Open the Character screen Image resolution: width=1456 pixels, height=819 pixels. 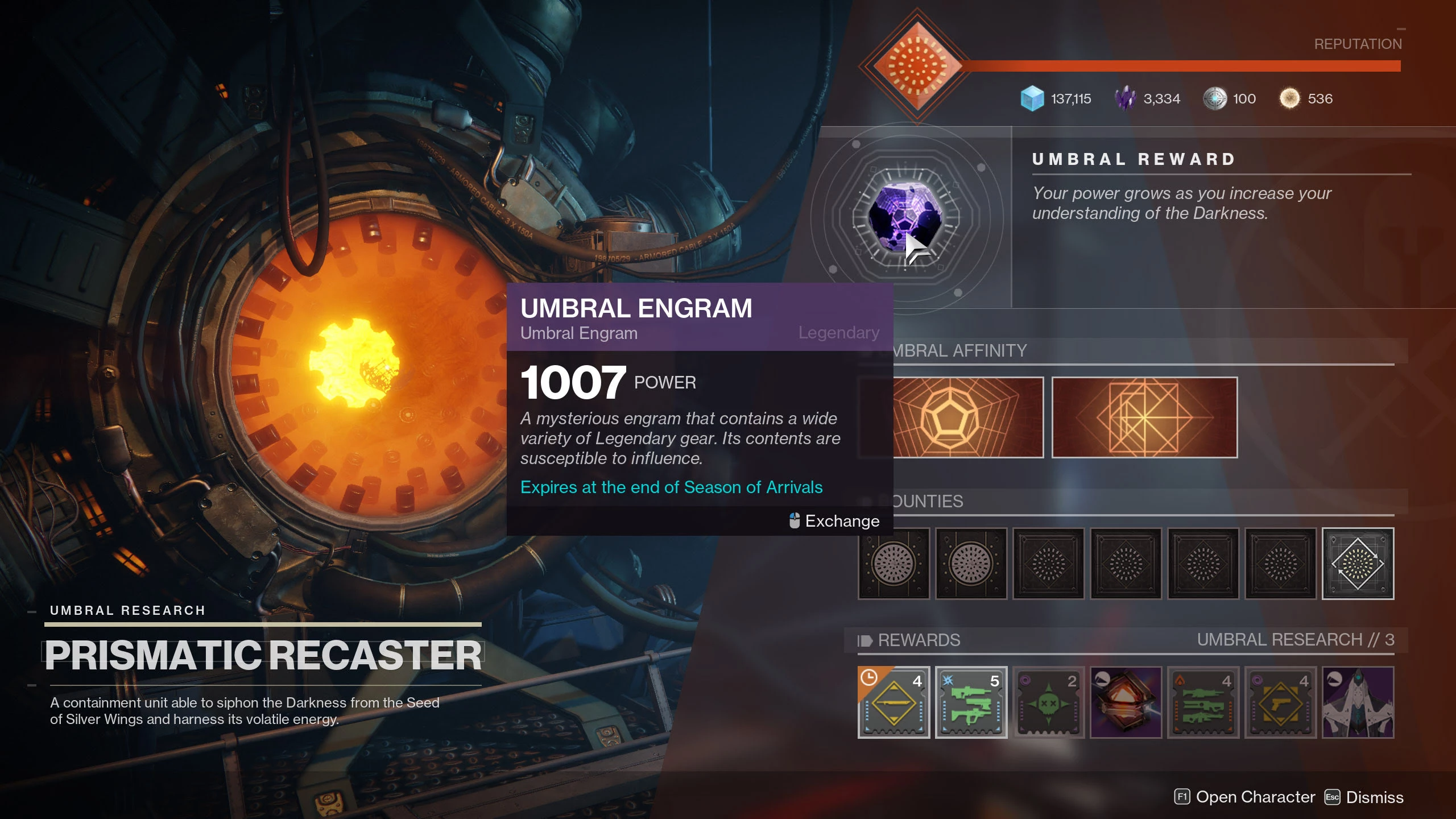point(1244,797)
